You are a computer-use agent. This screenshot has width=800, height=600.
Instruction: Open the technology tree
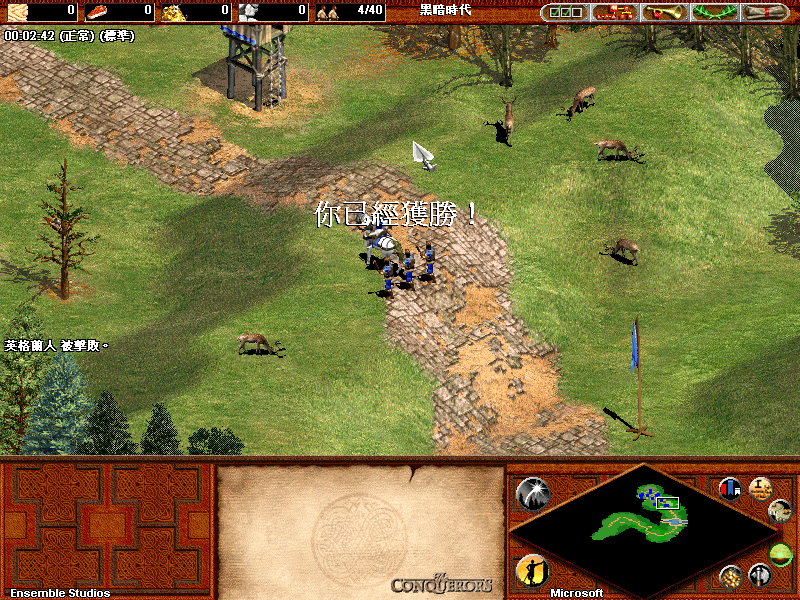616,12
